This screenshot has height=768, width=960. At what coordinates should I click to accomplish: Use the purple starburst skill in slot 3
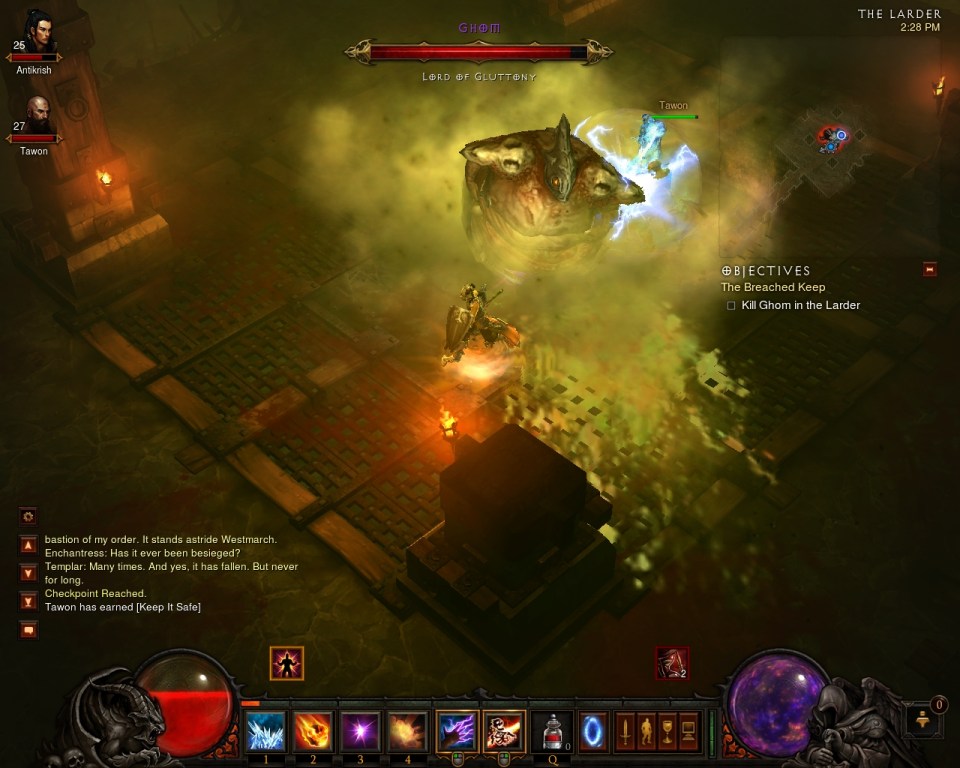pos(361,731)
